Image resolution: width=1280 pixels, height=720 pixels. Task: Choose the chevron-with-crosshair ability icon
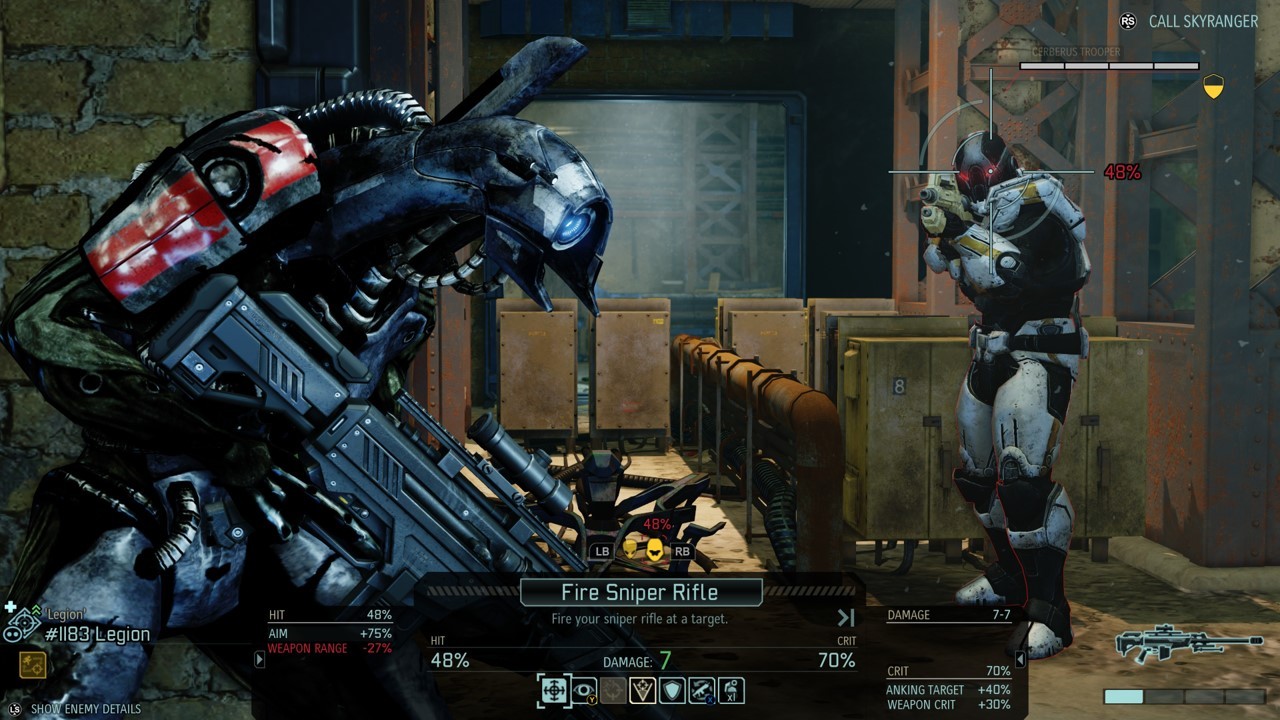click(642, 690)
